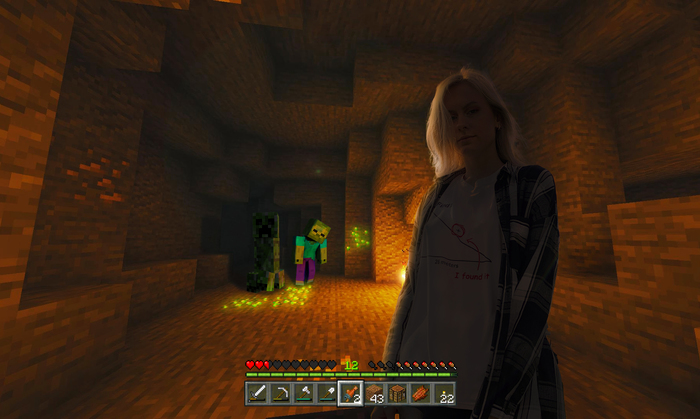Select the iron sword hotbar slot
Image resolution: width=700 pixels, height=419 pixels.
257,393
